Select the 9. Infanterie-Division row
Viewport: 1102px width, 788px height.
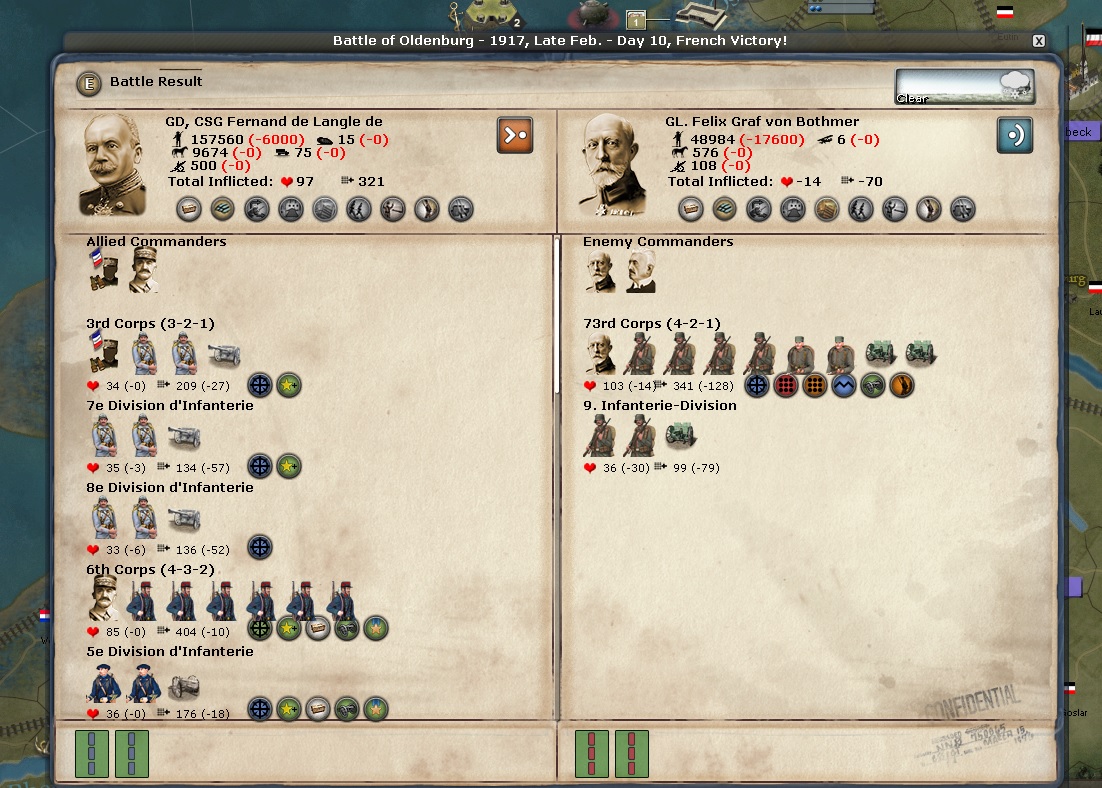[x=659, y=406]
